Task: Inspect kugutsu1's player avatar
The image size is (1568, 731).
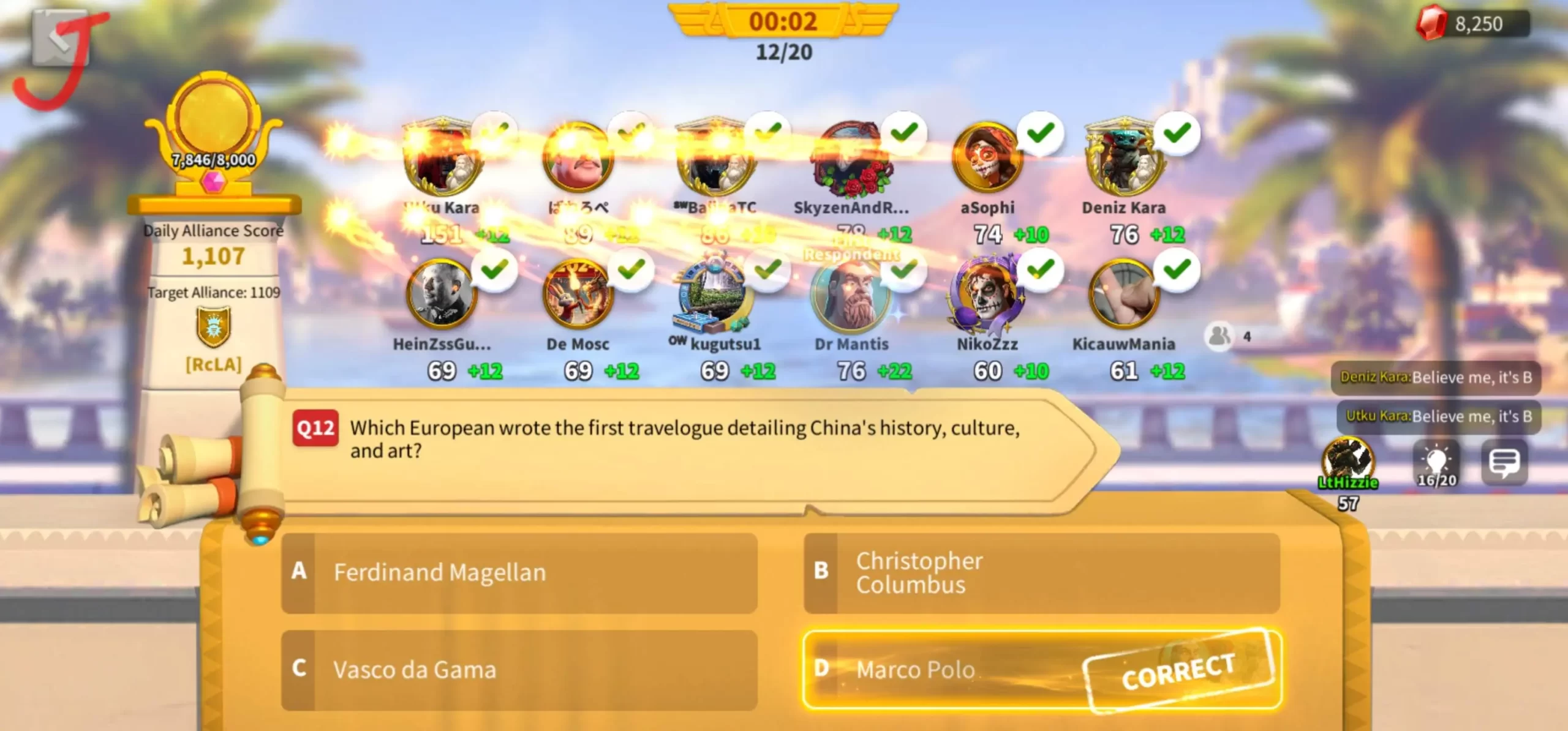Action: [x=714, y=296]
